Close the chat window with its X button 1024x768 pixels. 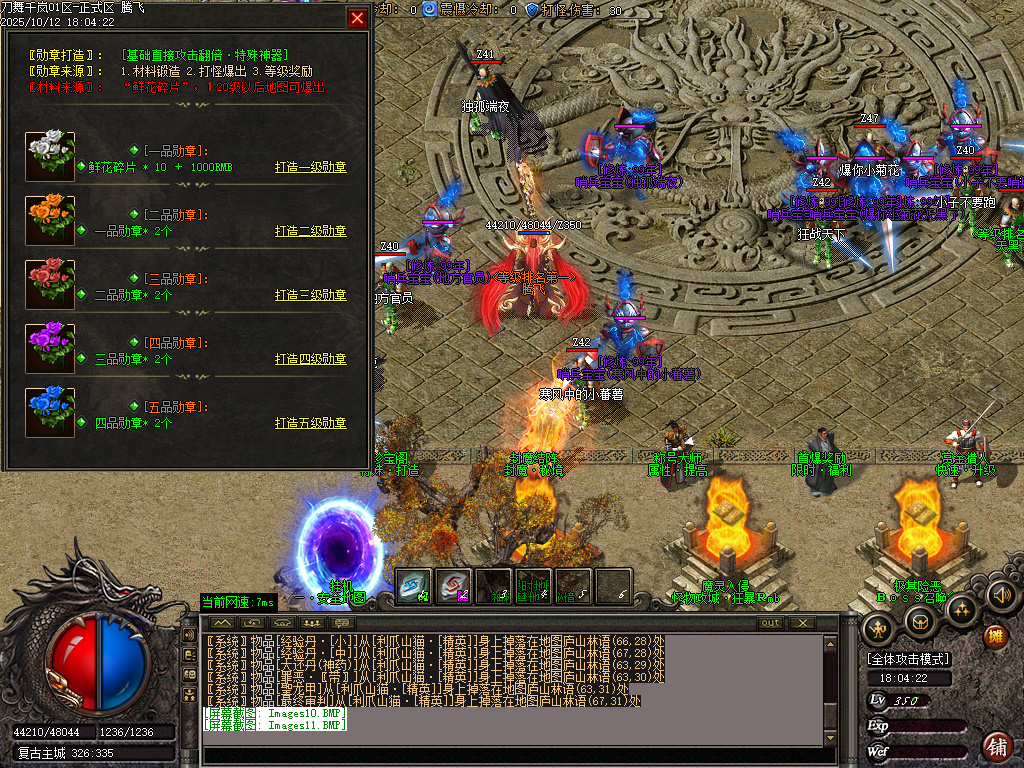click(x=801, y=623)
